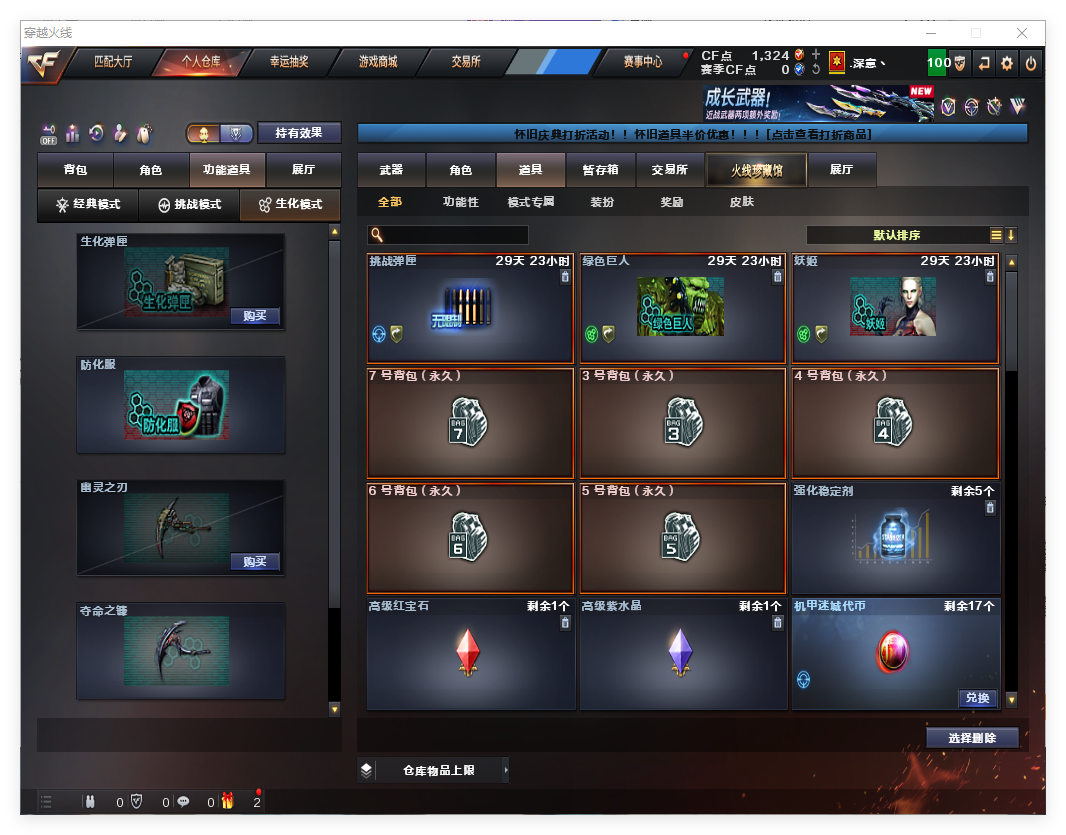Open the 默认排序 sort dropdown
1066x835 pixels.
(x=897, y=235)
